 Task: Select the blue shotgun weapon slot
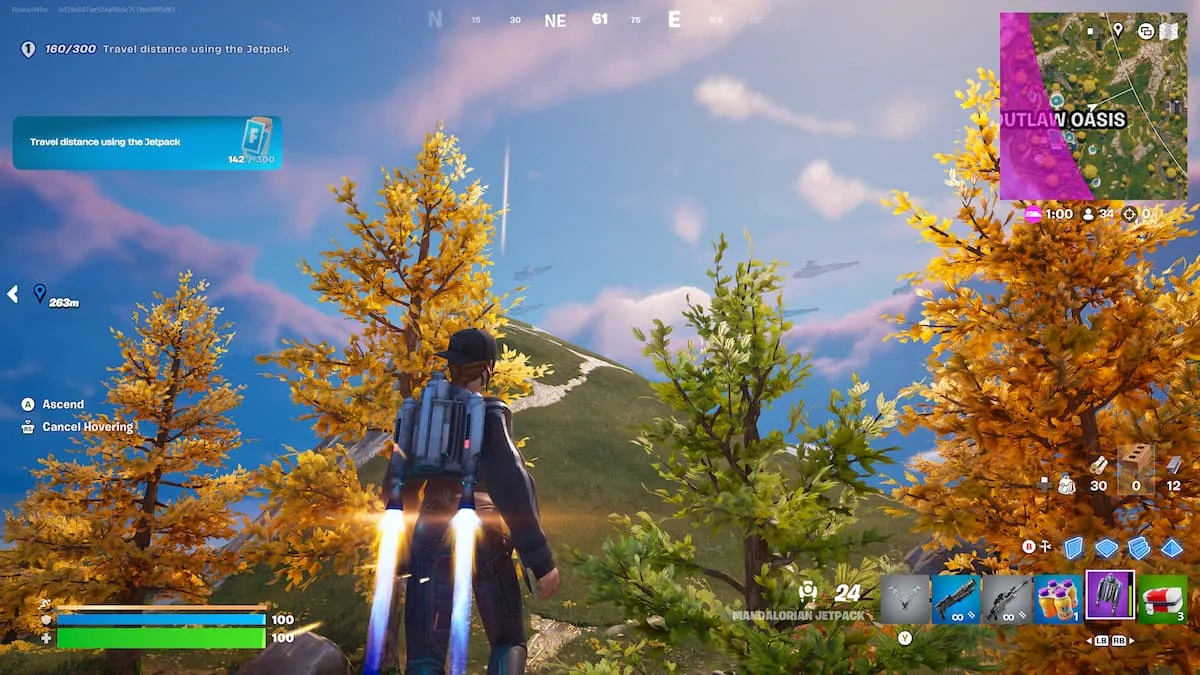pos(956,598)
